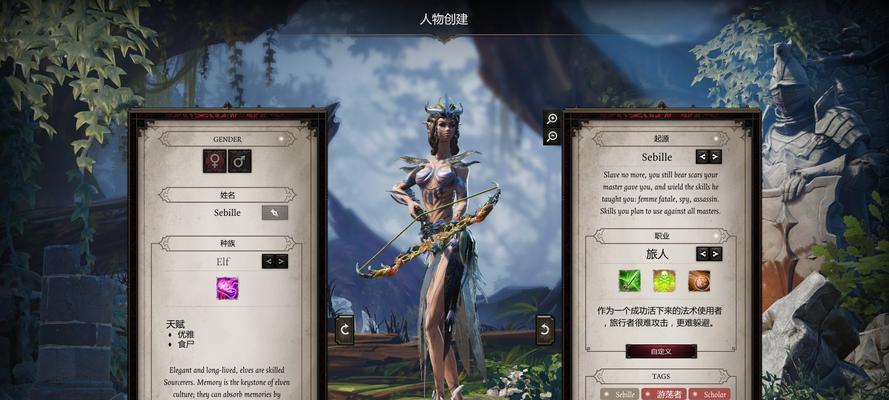Viewport: 889px width, 400px height.
Task: Edit the character name Sebille
Action: click(274, 212)
